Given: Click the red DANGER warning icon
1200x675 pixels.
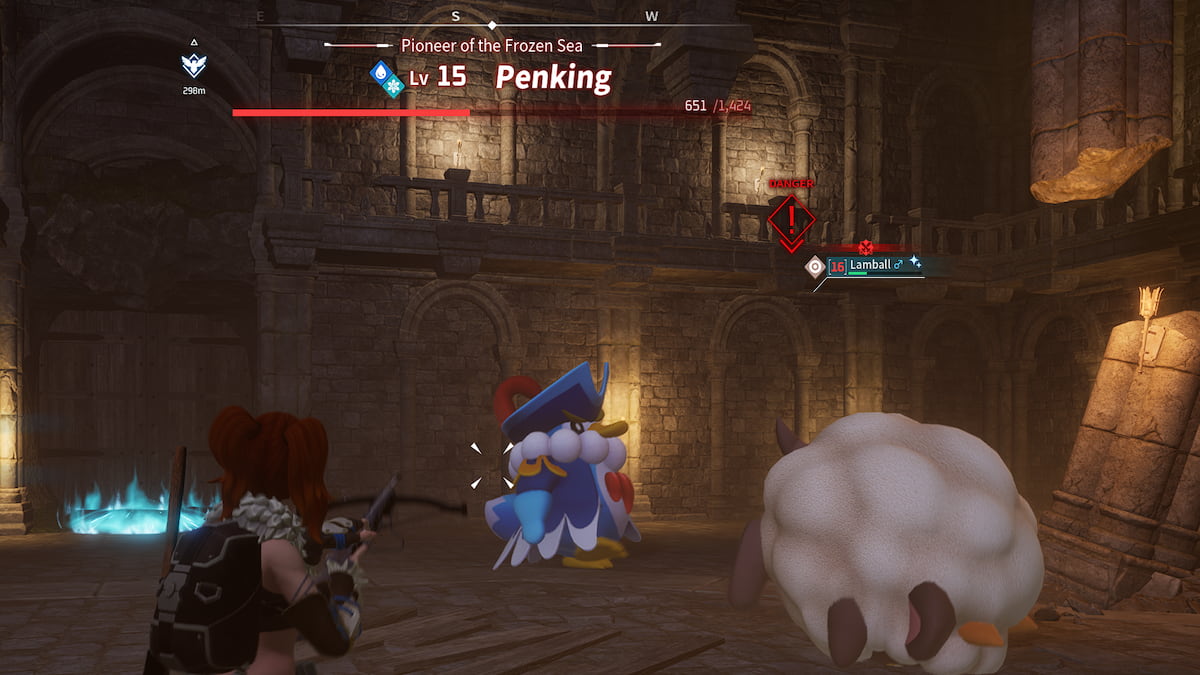Looking at the screenshot, I should [x=792, y=215].
